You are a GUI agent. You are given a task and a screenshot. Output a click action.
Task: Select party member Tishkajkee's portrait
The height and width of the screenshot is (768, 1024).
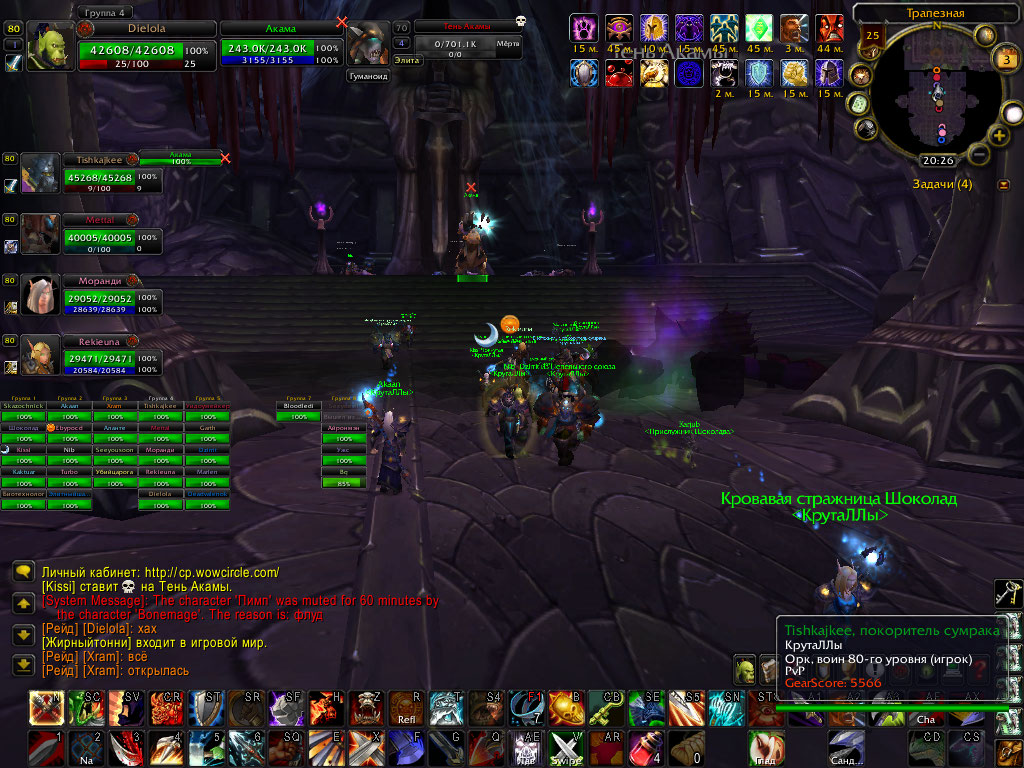pos(41,173)
